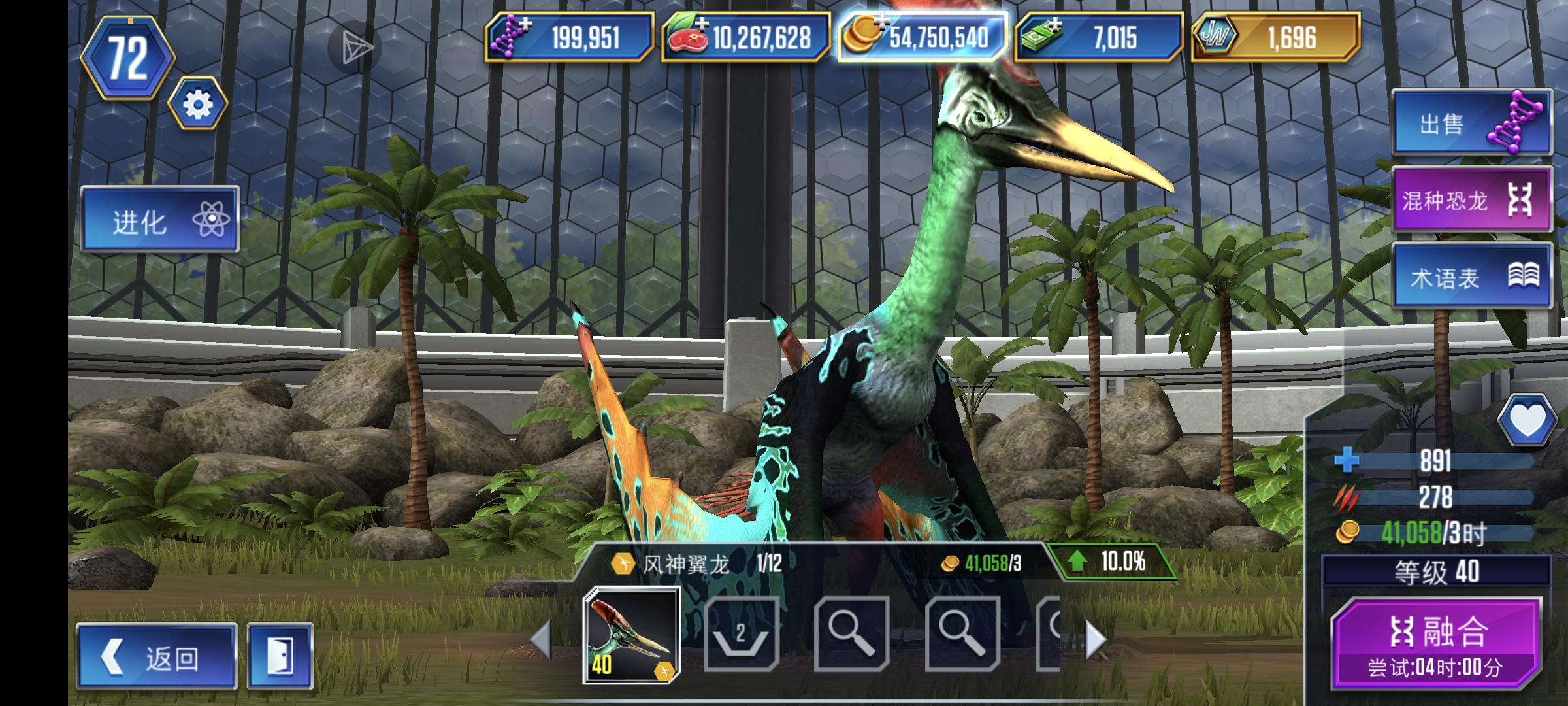This screenshot has width=1568, height=706.
Task: Open the level 72 player badge
Action: [x=127, y=58]
